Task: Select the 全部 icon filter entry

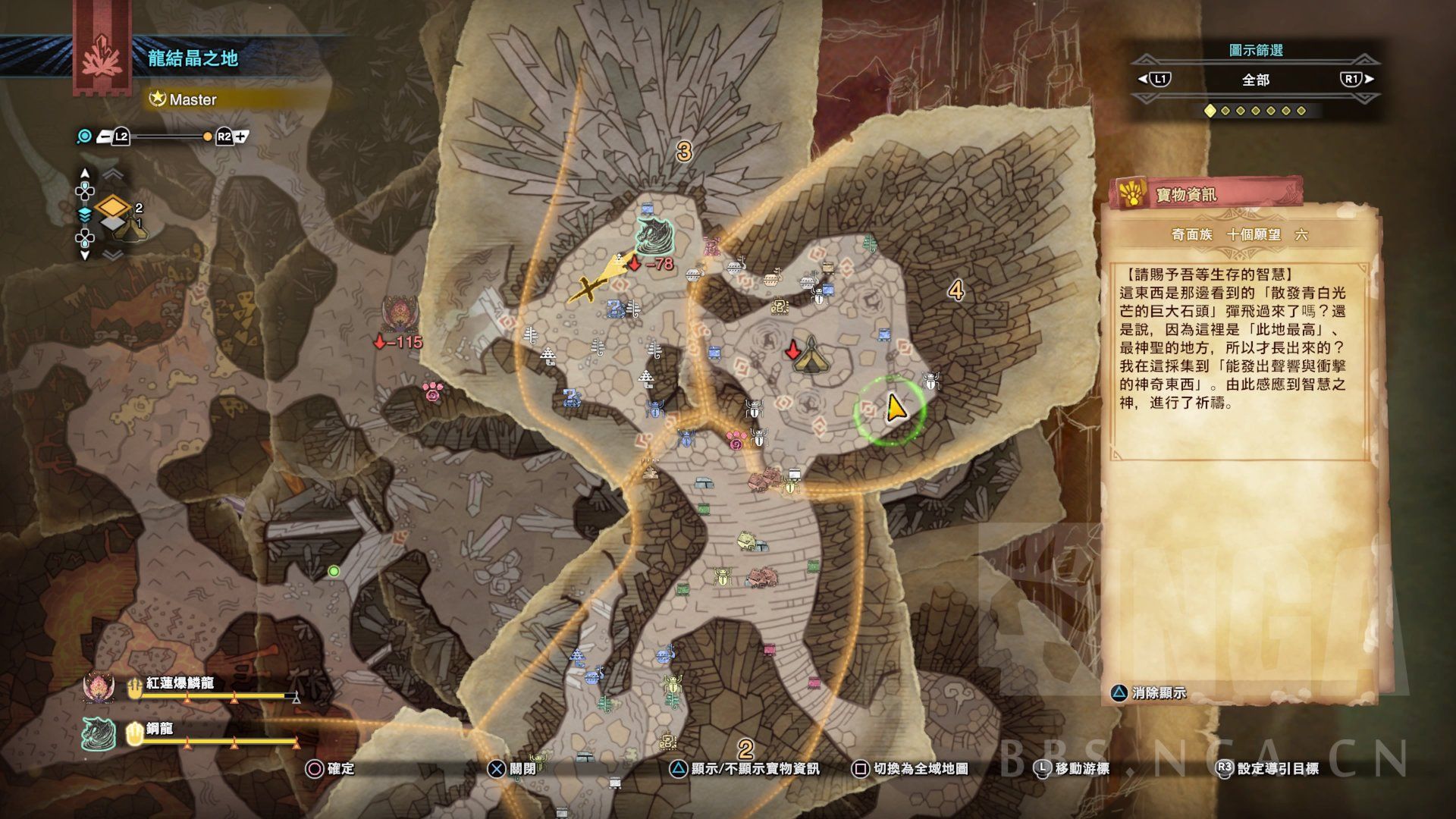Action: (1255, 80)
